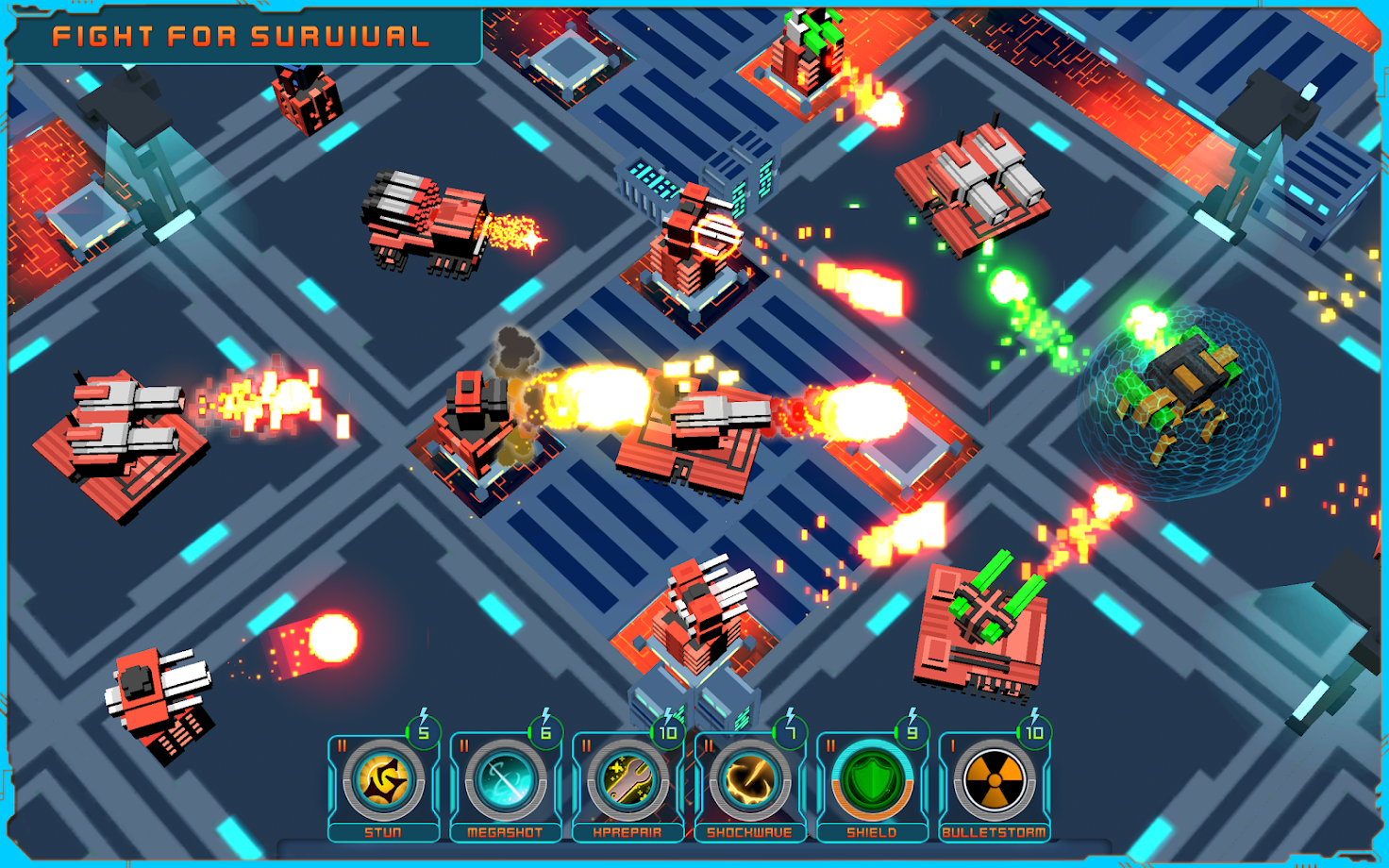Image resolution: width=1389 pixels, height=868 pixels.
Task: Trigger the Shockwave ability
Action: click(x=749, y=781)
